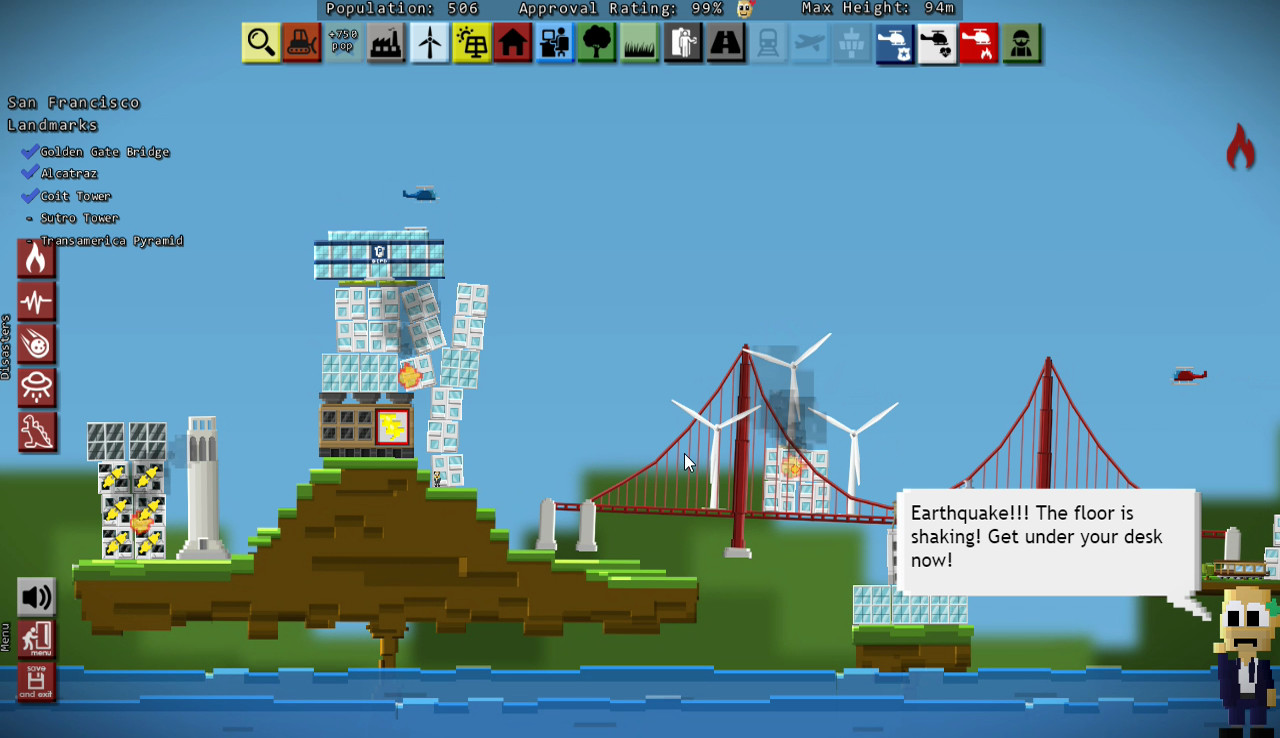The image size is (1280, 738).
Task: Select the meteor disaster
Action: point(37,344)
